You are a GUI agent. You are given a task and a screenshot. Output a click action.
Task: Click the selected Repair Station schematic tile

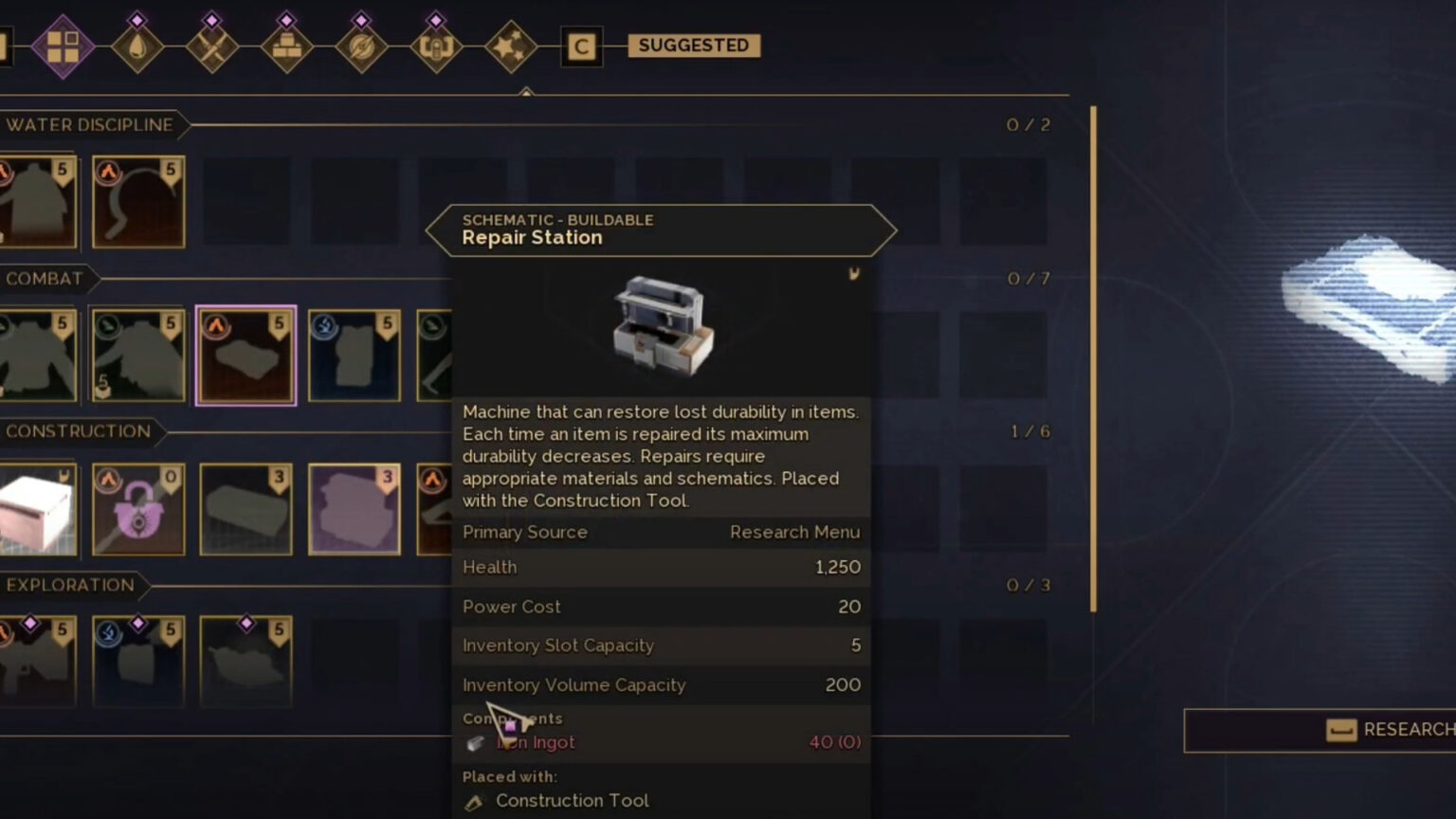(x=246, y=355)
